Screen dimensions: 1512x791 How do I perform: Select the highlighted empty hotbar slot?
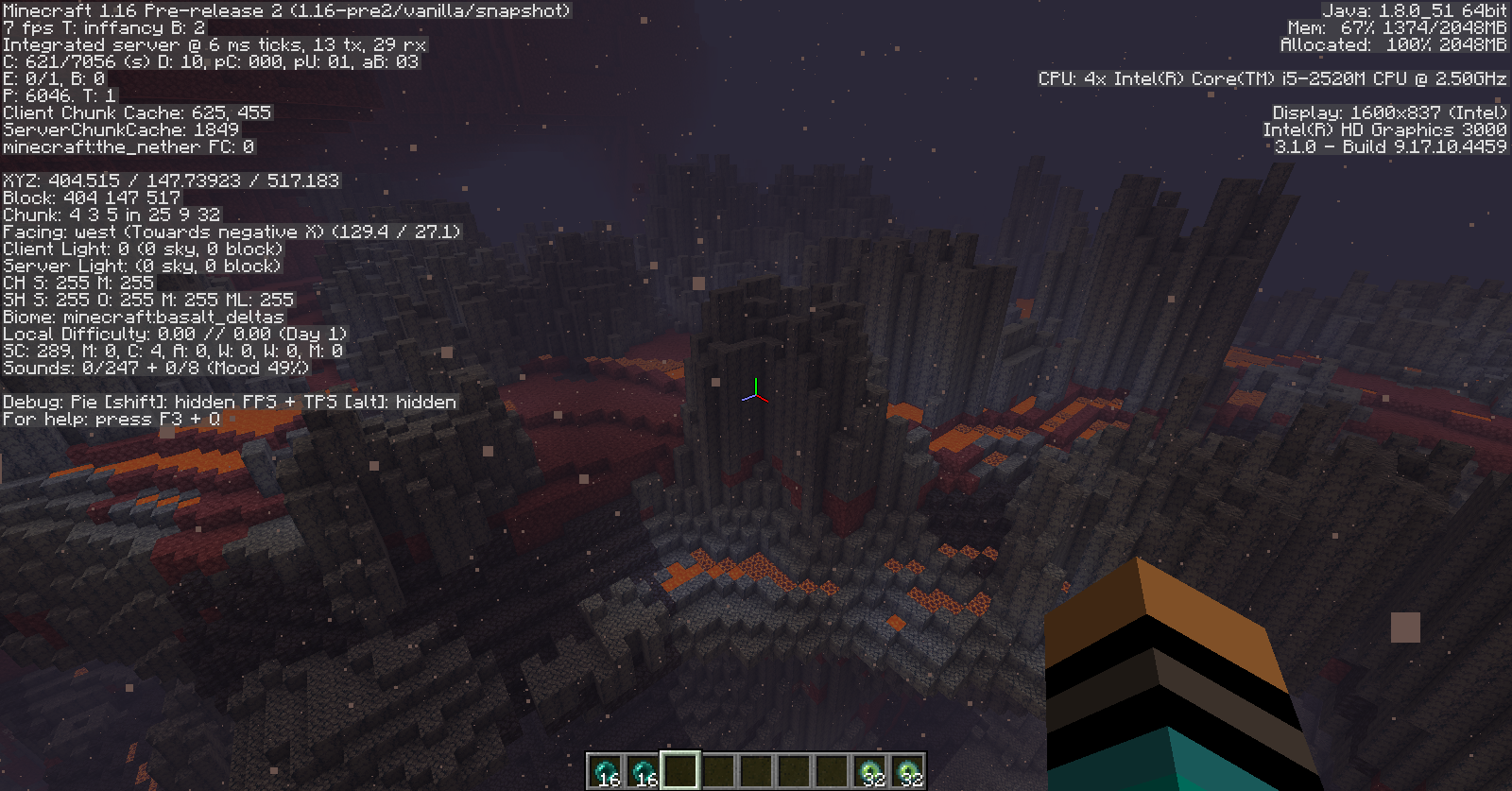[680, 770]
